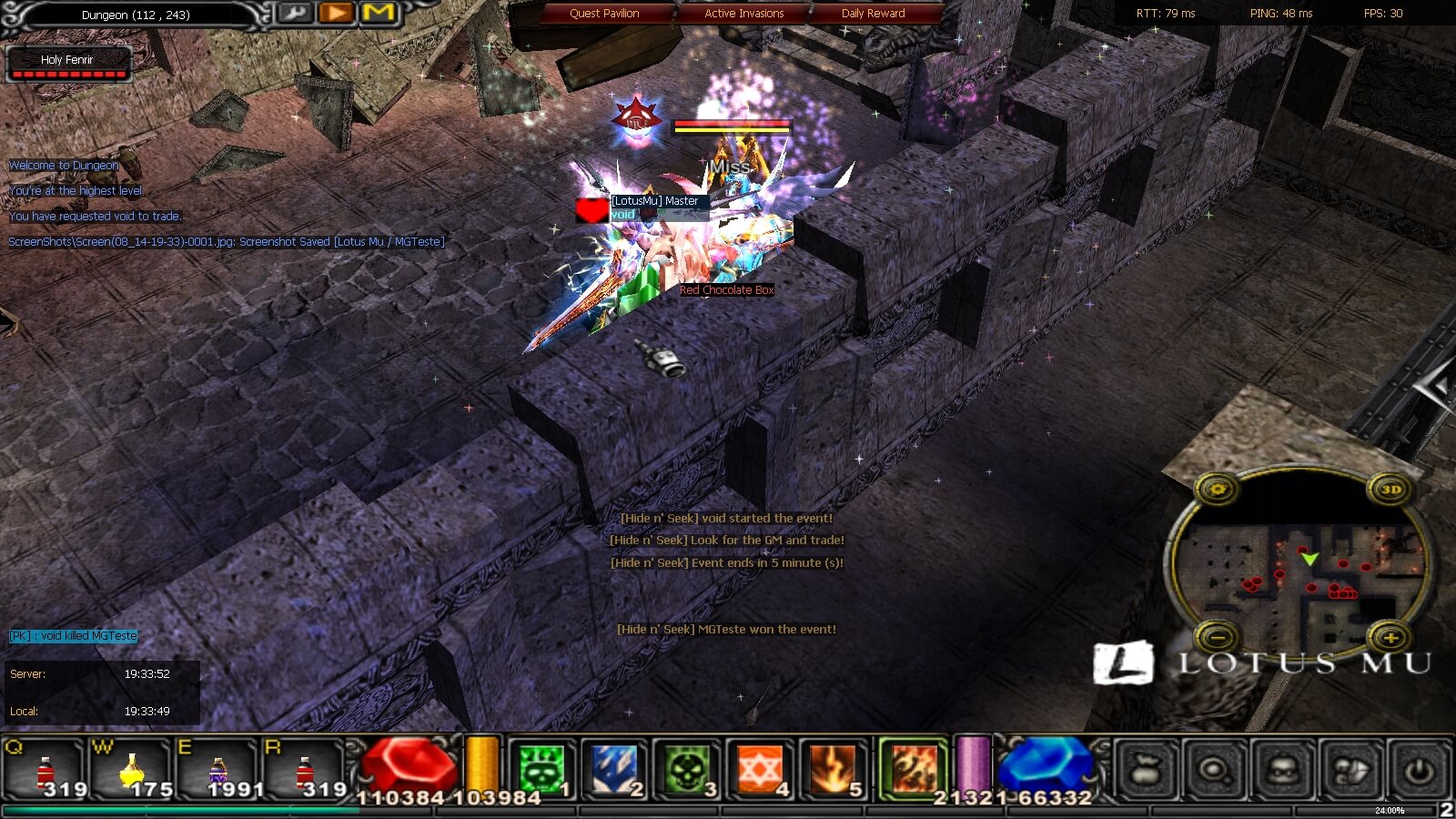Viewport: 1456px width, 819px height.
Task: Click the power button to exit
Action: [1418, 770]
